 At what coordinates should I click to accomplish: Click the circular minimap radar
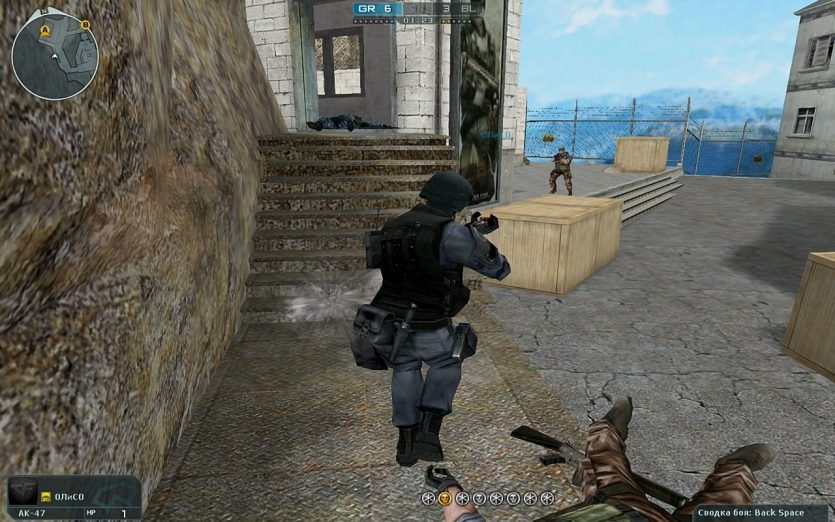(55, 53)
